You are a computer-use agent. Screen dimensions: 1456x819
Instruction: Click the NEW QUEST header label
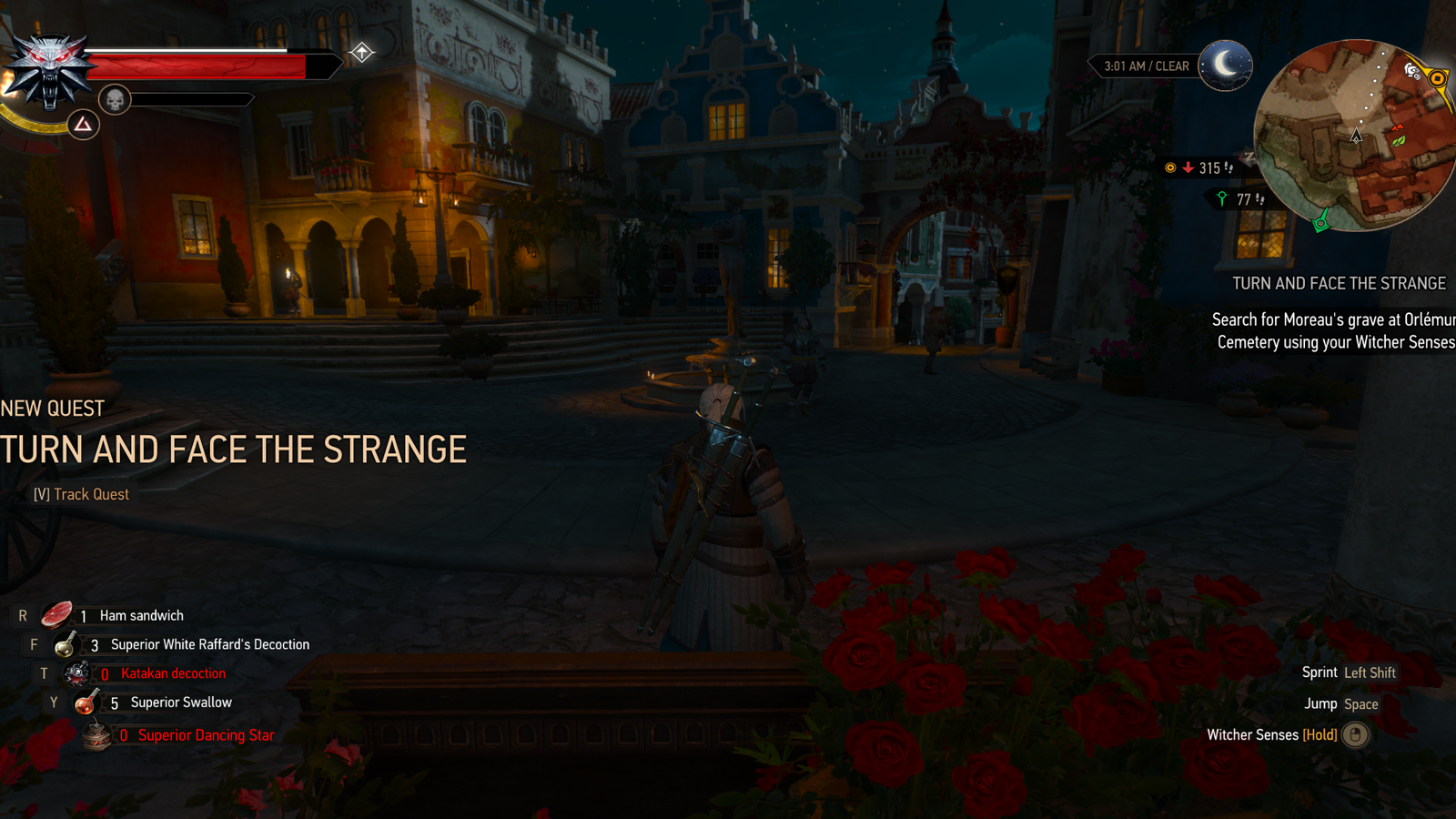[51, 408]
